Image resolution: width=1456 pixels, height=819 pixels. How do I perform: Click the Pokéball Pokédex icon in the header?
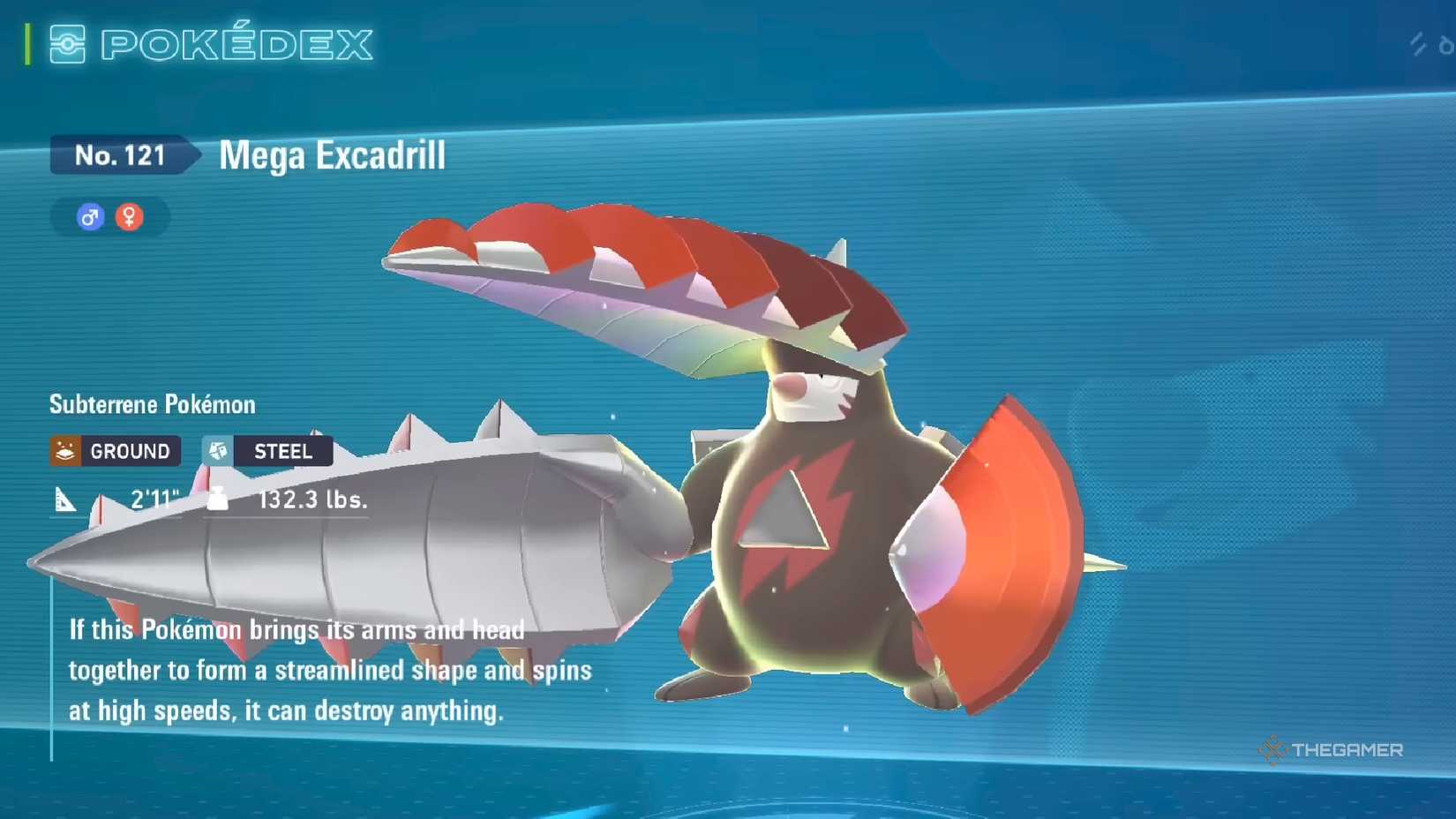(65, 43)
